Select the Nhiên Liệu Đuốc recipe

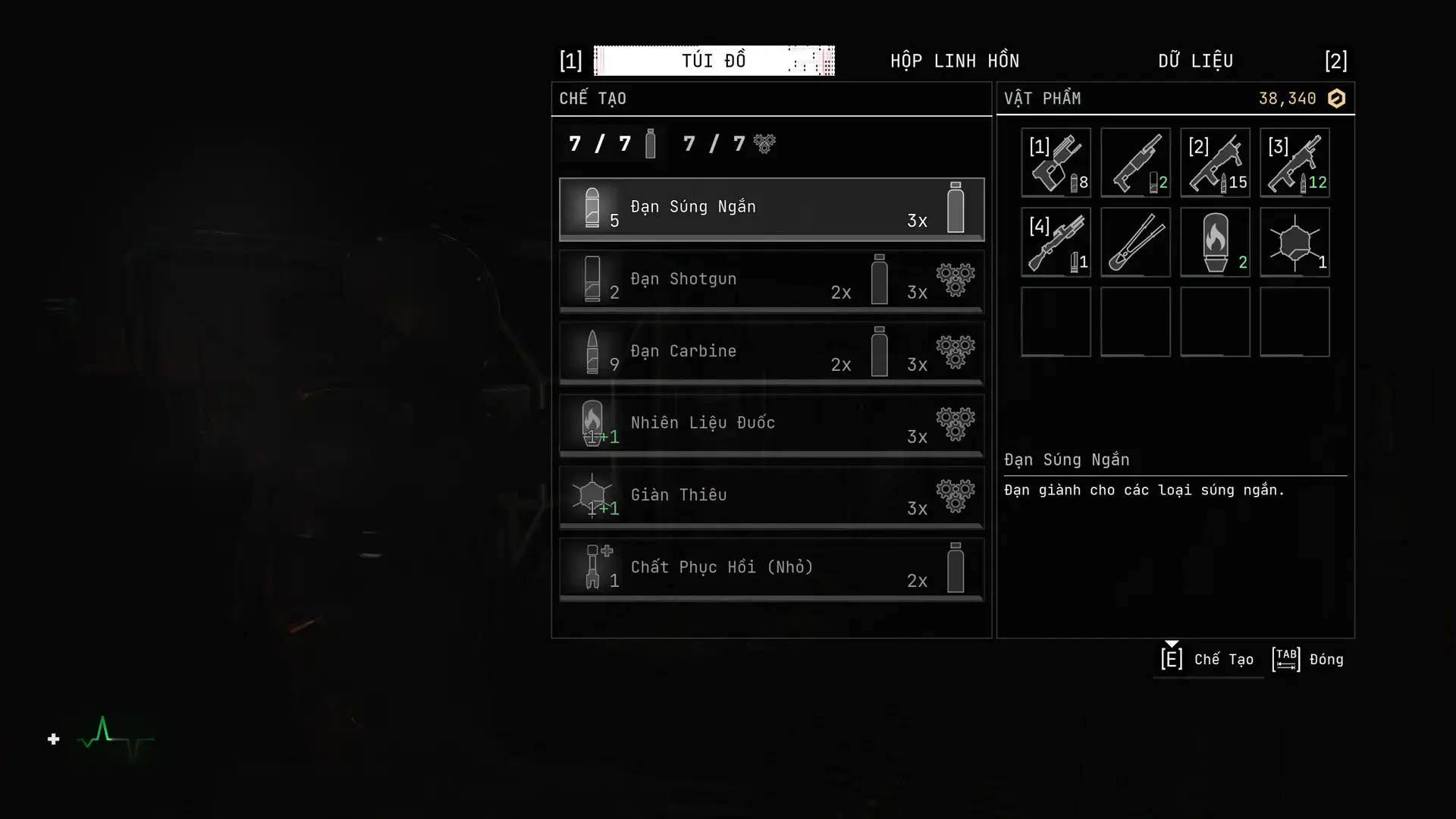pyautogui.click(x=771, y=425)
